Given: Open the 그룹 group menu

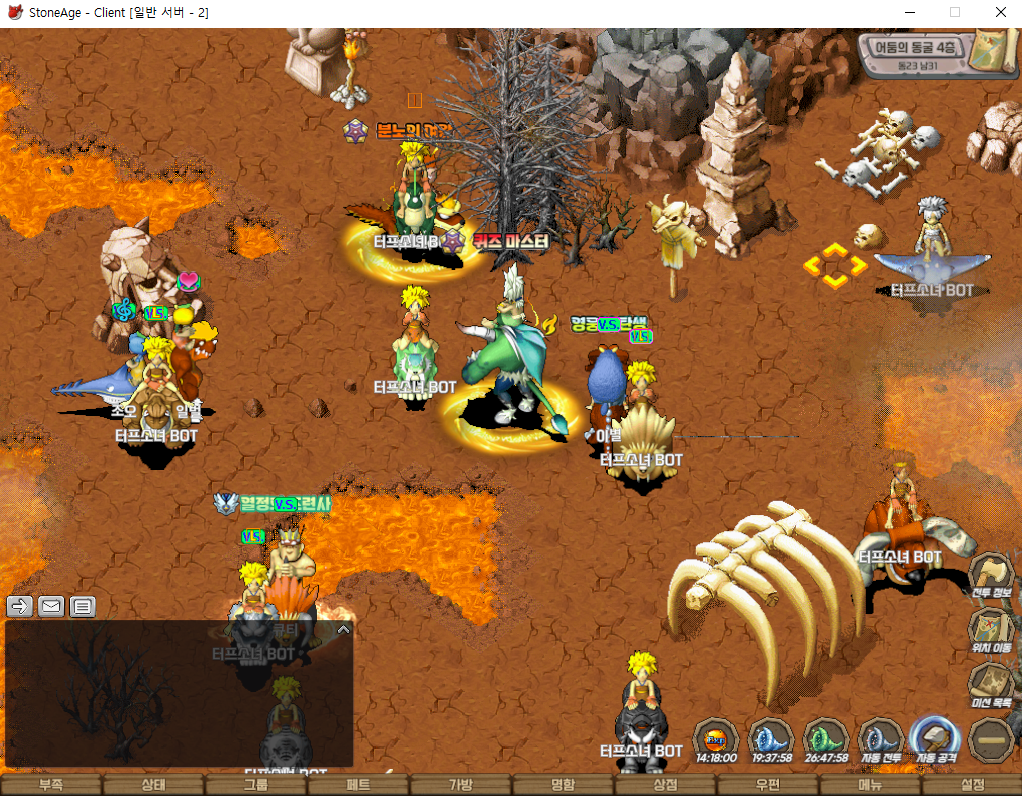Looking at the screenshot, I should tap(256, 785).
